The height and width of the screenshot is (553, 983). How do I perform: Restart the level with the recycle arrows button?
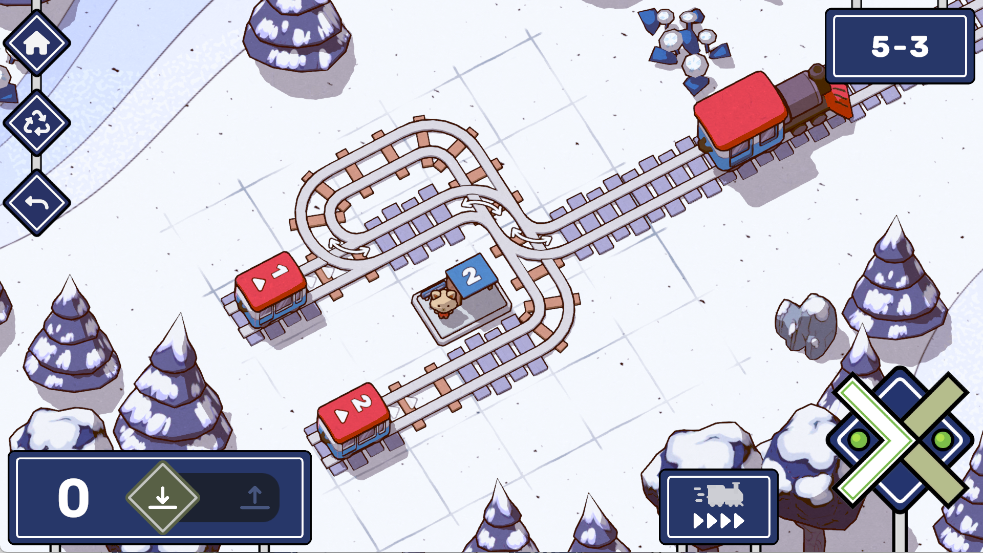(x=37, y=123)
